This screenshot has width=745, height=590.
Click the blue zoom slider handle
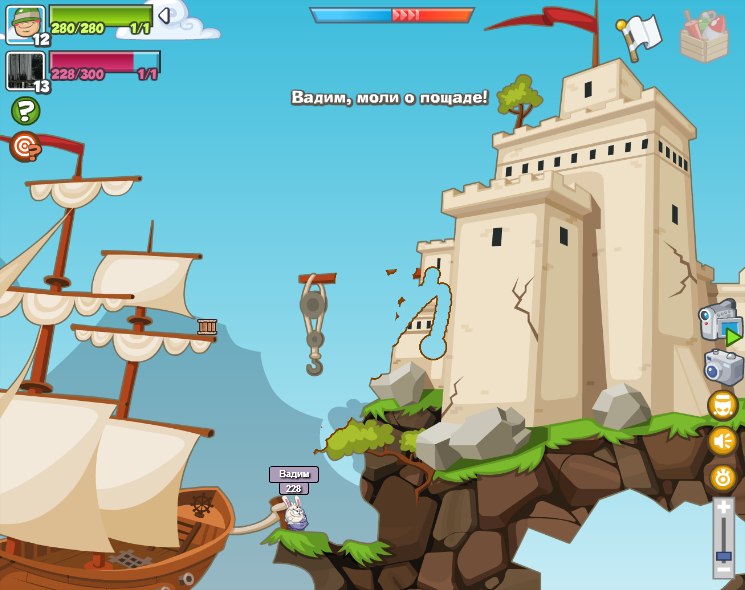(723, 555)
